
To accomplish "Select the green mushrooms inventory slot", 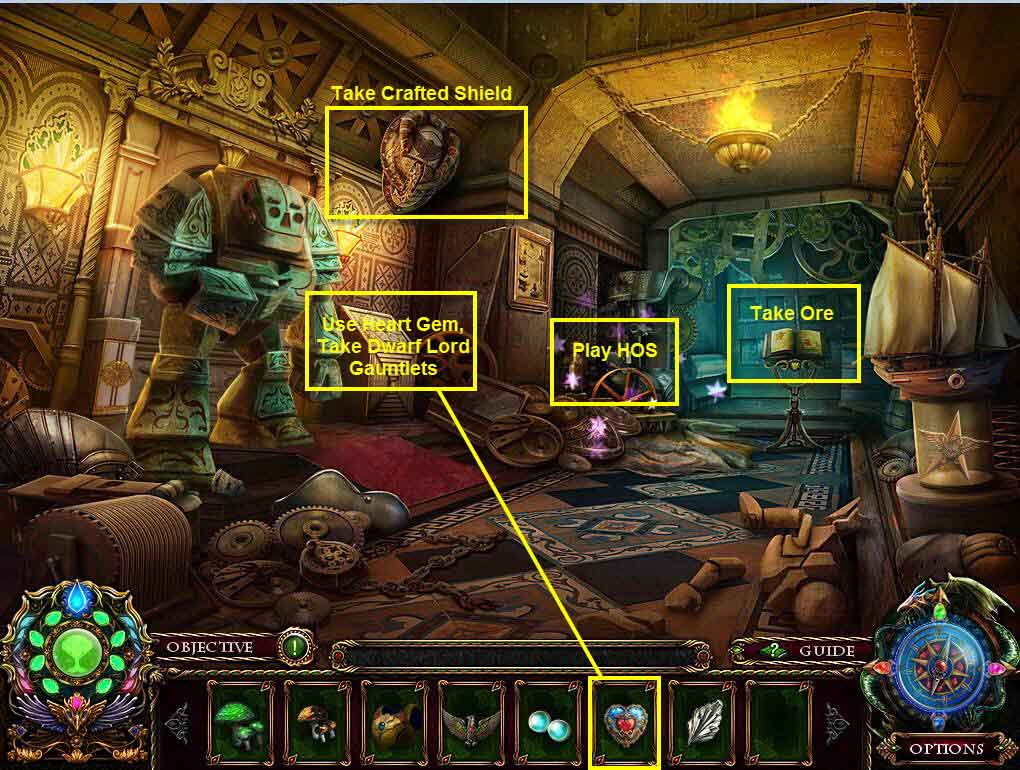I will click(x=239, y=720).
